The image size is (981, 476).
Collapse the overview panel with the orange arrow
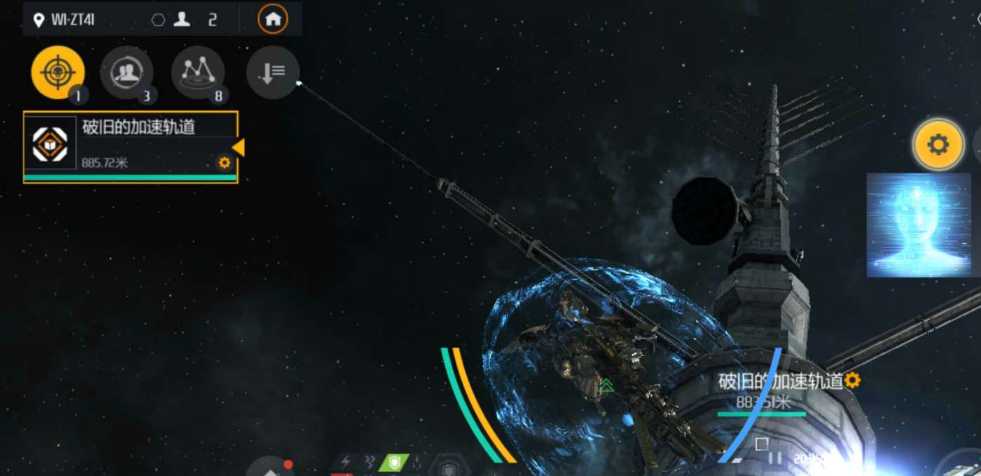click(238, 148)
